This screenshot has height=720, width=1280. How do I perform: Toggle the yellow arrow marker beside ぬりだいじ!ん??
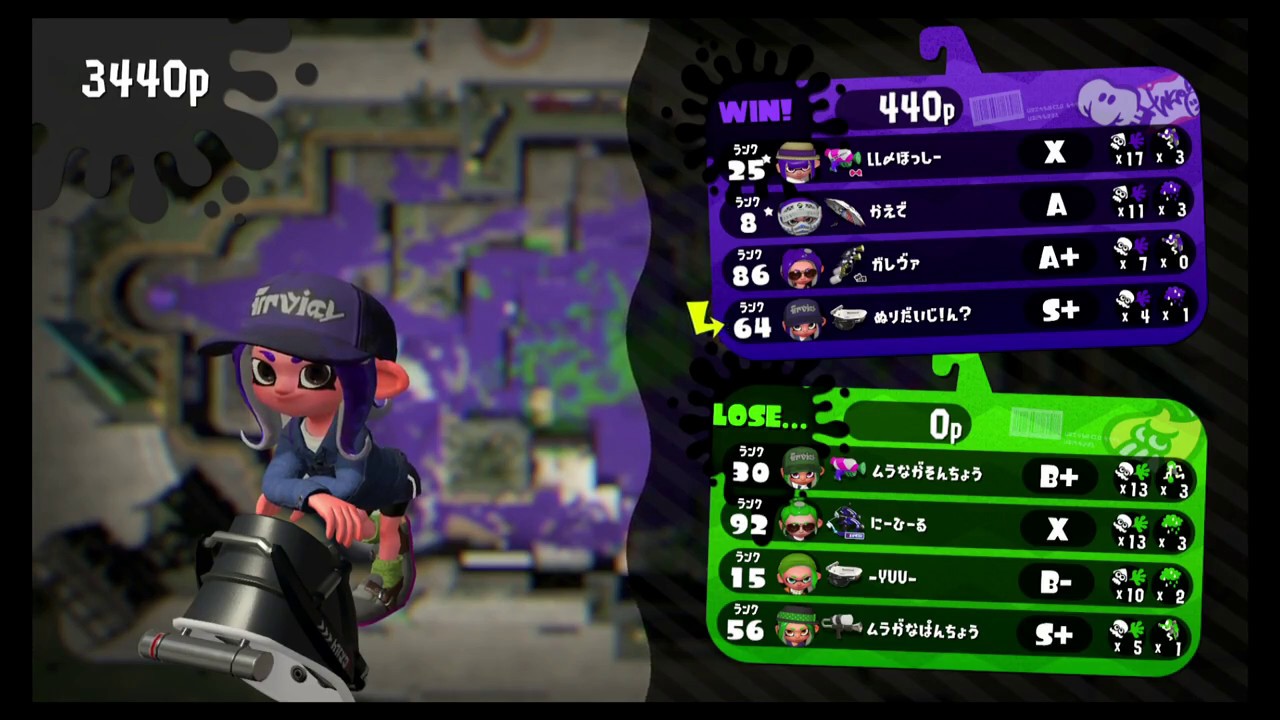click(x=706, y=318)
